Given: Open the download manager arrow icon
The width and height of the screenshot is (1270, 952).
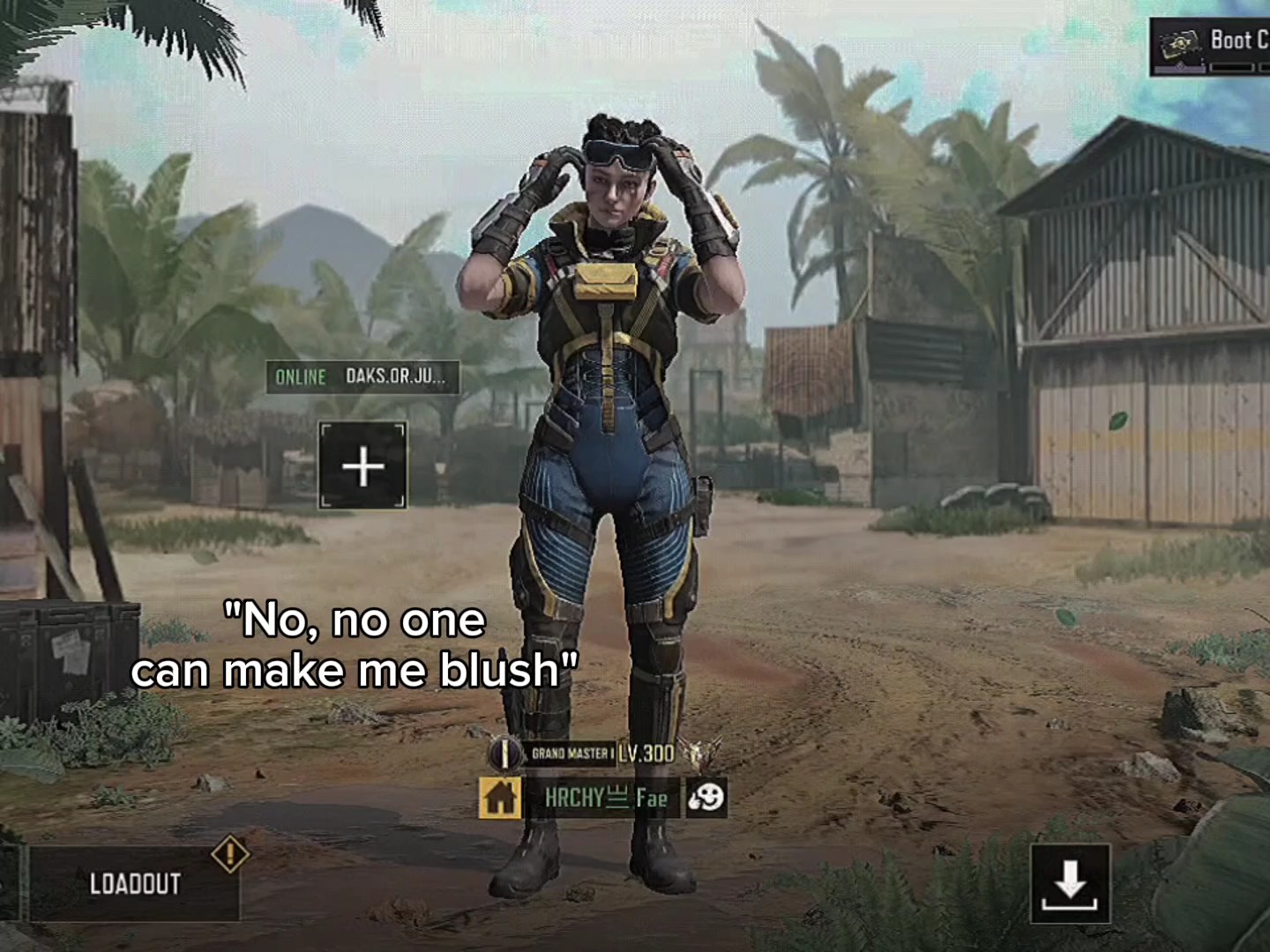Looking at the screenshot, I should (x=1070, y=883).
